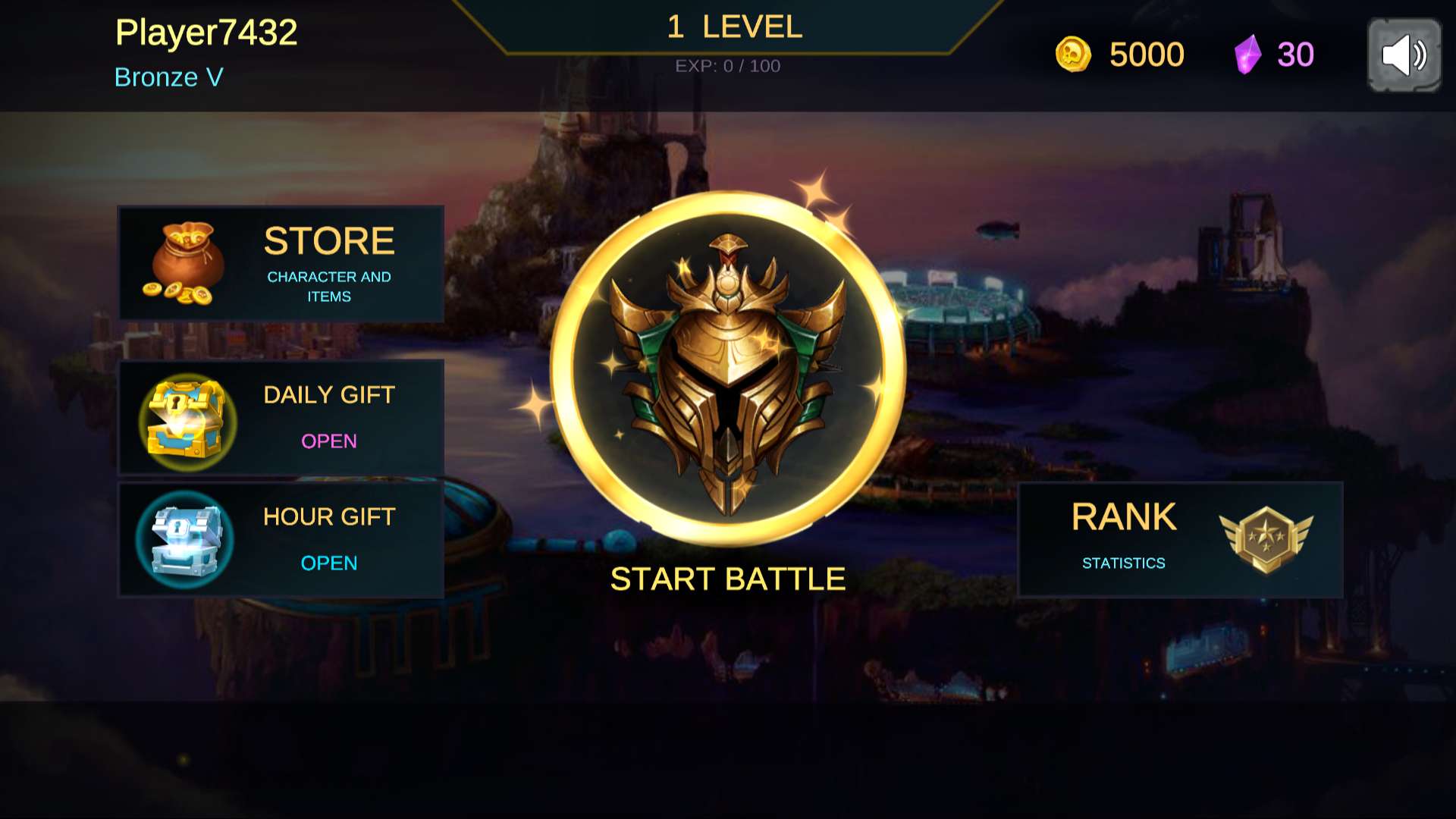Open the Store for characters and items

281,263
